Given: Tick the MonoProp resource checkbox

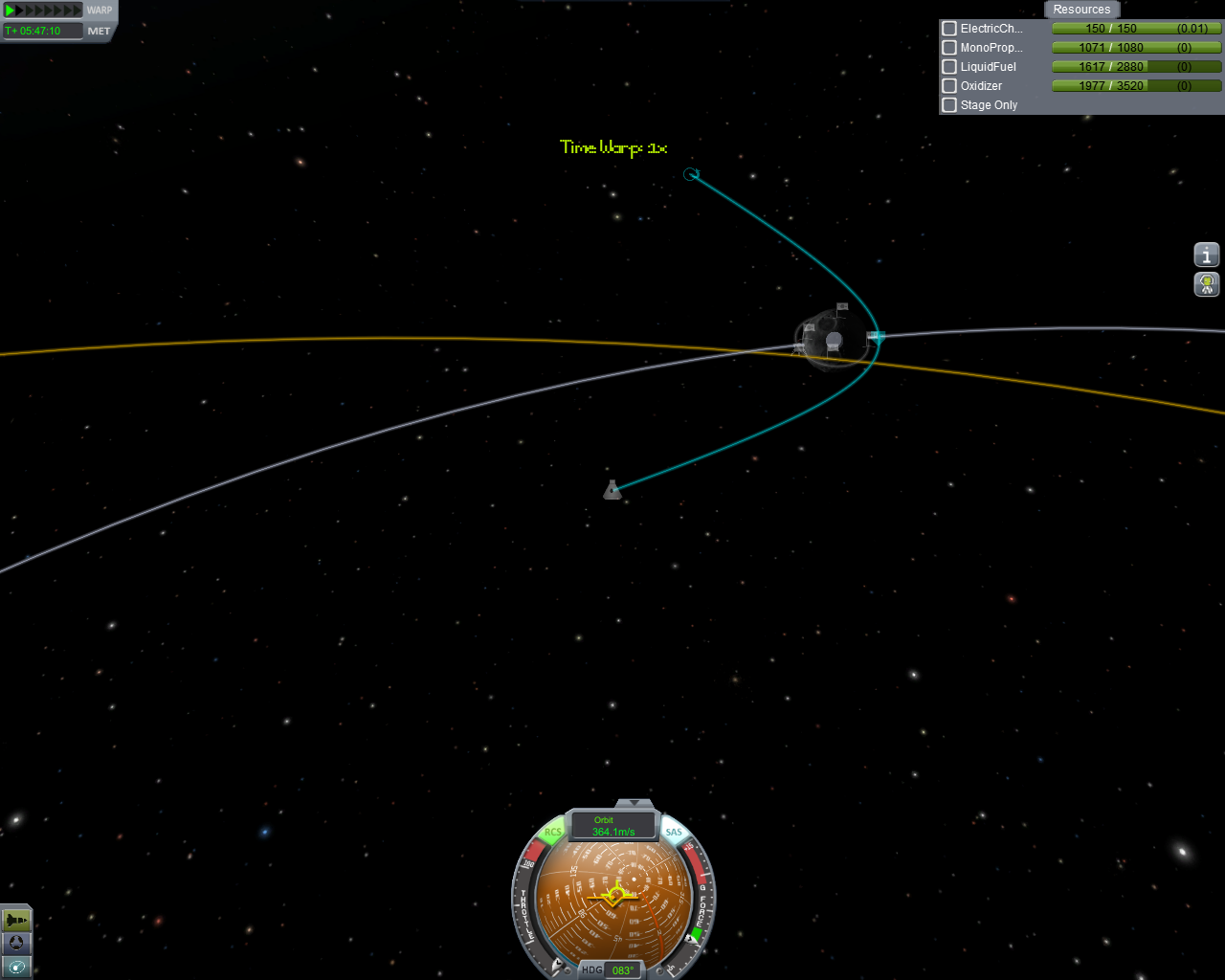Looking at the screenshot, I should [949, 48].
